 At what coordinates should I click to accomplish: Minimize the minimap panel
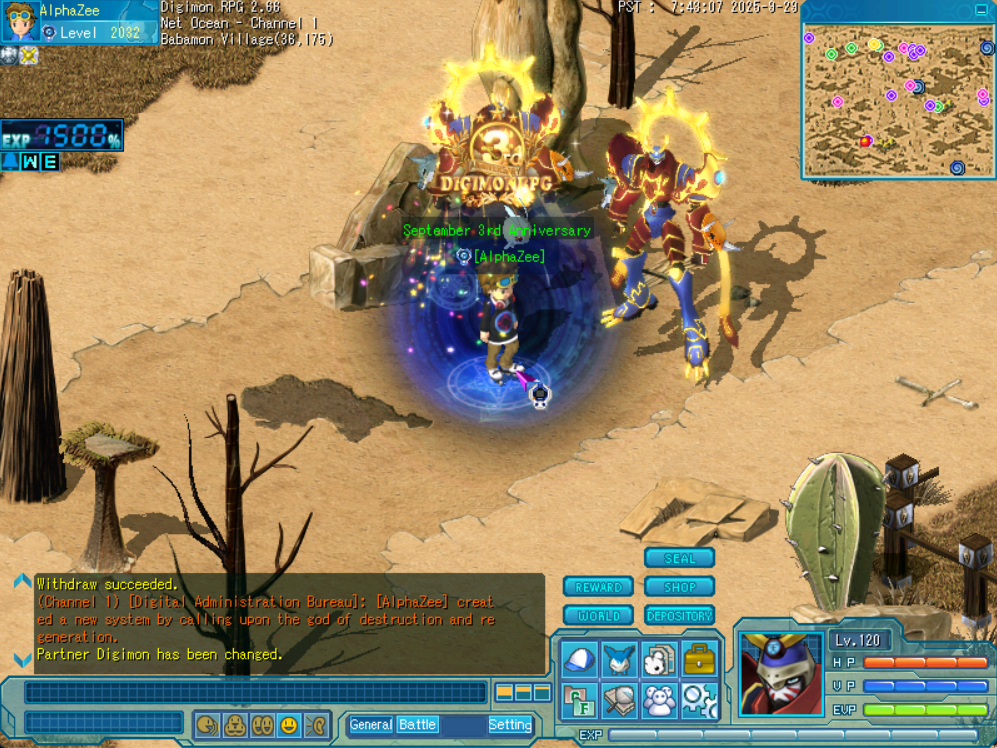[981, 10]
